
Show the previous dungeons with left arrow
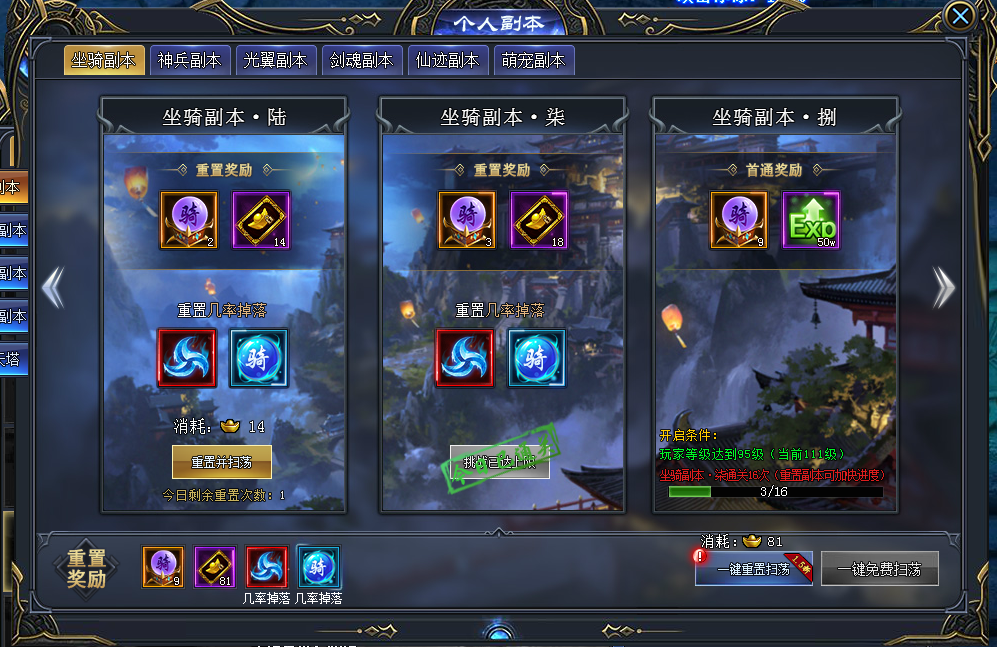(53, 287)
